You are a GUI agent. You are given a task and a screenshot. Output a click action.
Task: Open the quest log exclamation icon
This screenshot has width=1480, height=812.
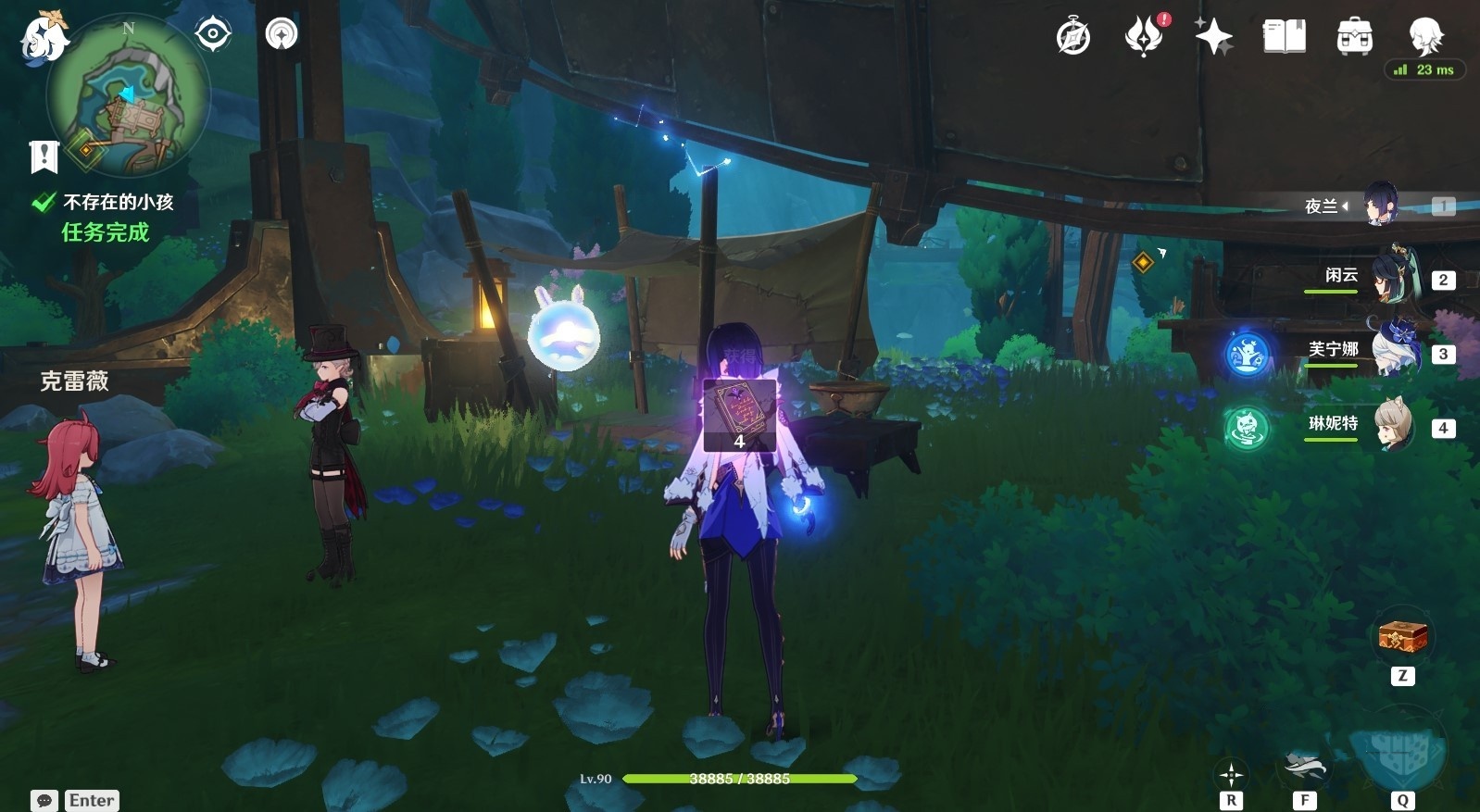coord(44,157)
